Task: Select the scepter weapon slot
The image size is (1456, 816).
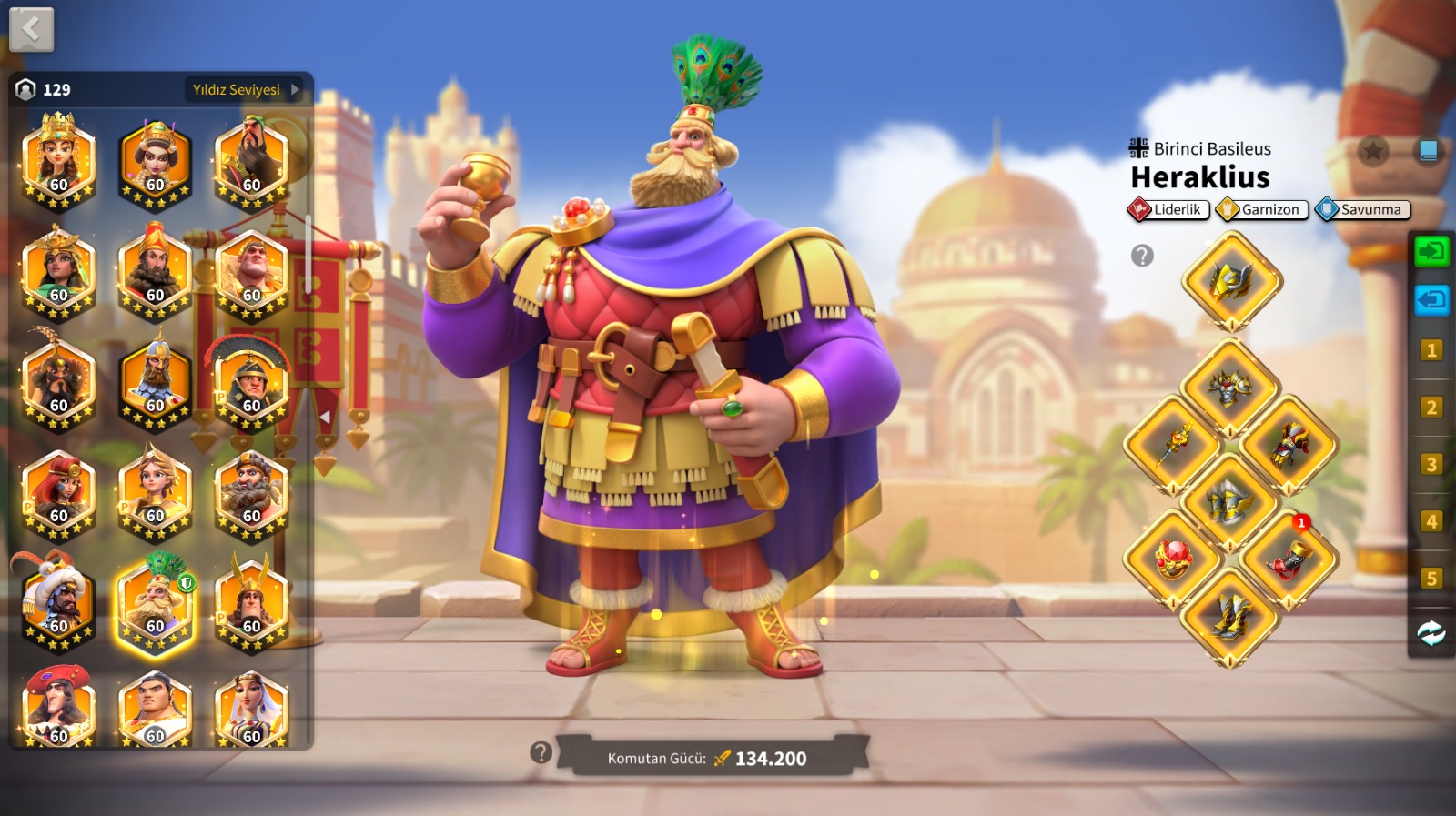Action: pos(1174,445)
